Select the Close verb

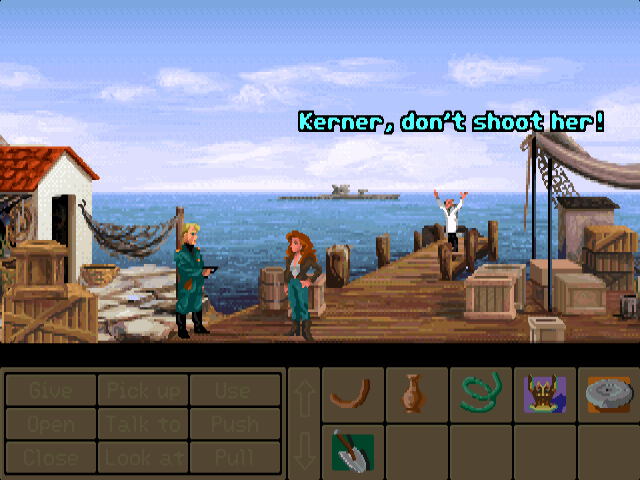coord(51,456)
